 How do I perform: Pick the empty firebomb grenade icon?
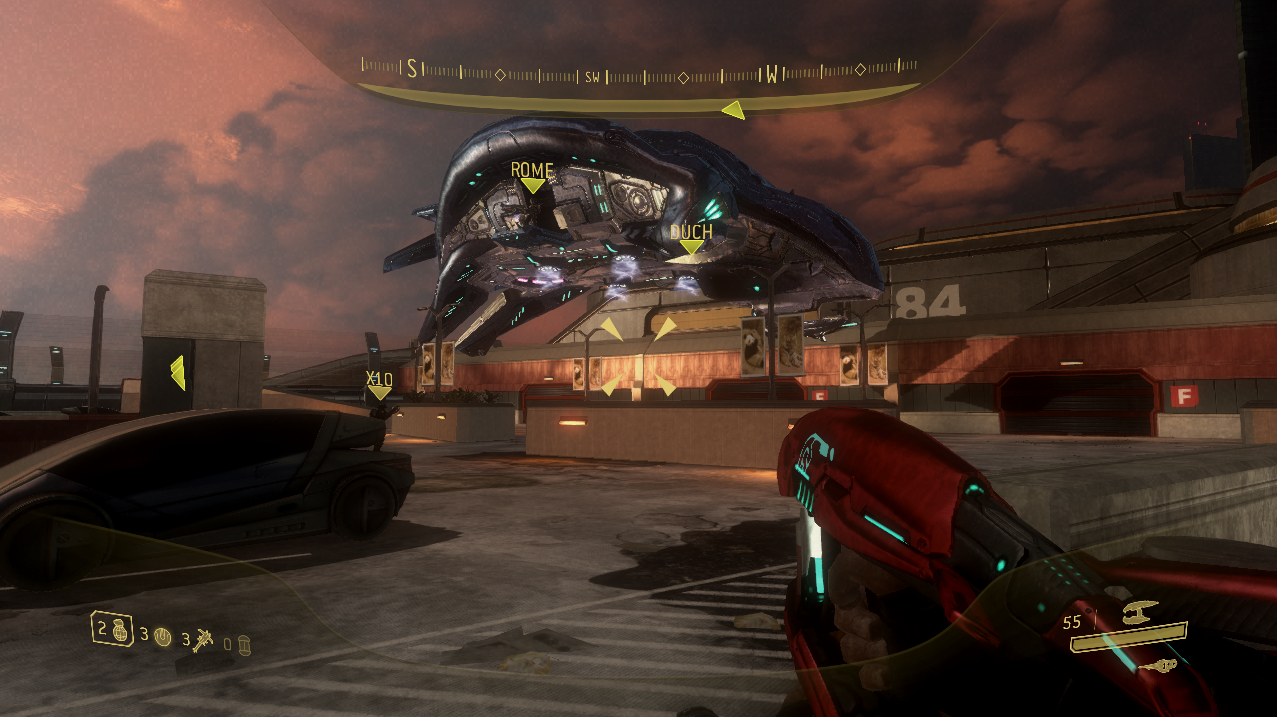pos(244,644)
